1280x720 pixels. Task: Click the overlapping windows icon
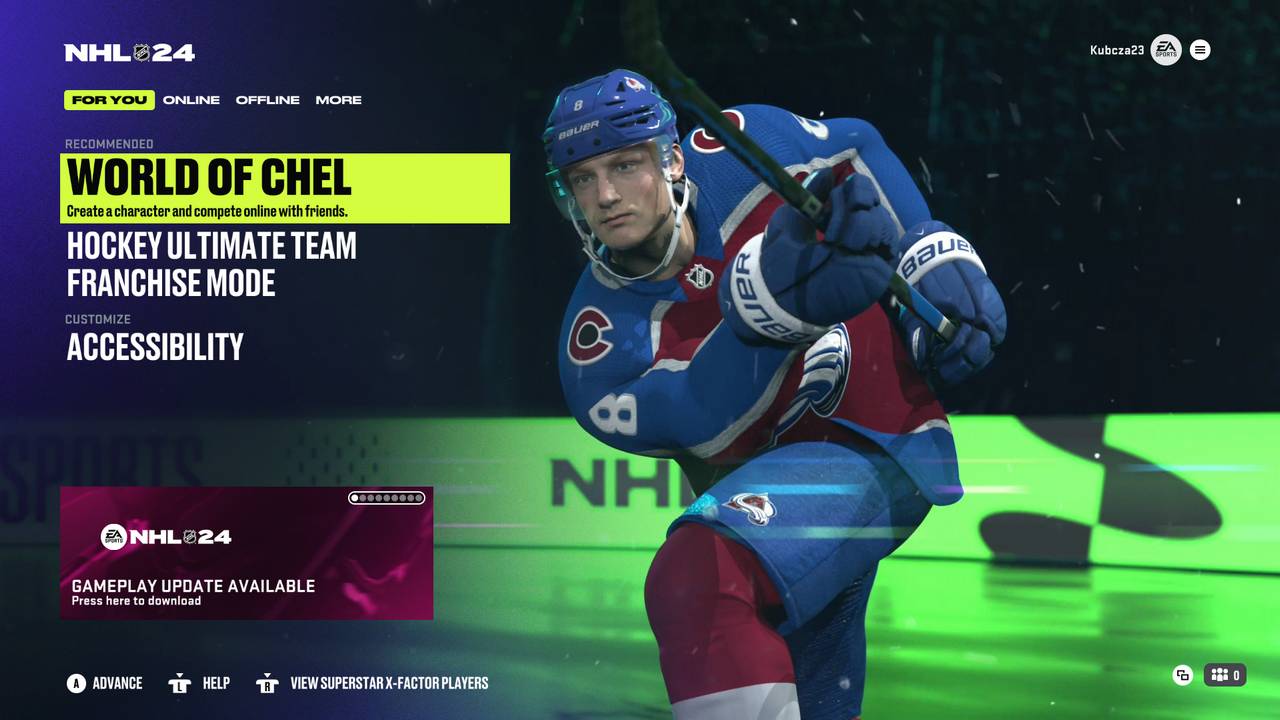[x=1182, y=675]
